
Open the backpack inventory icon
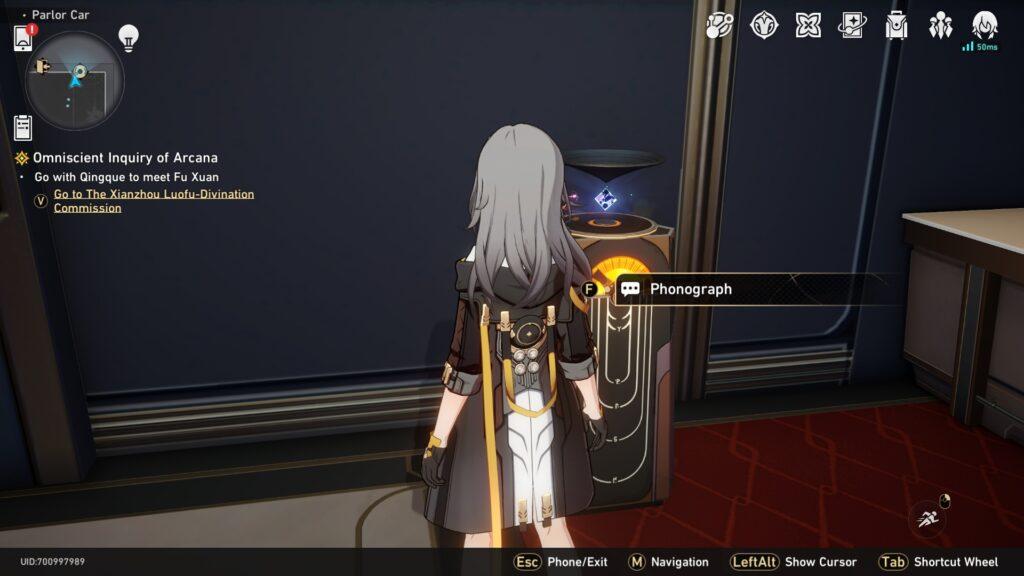point(896,25)
